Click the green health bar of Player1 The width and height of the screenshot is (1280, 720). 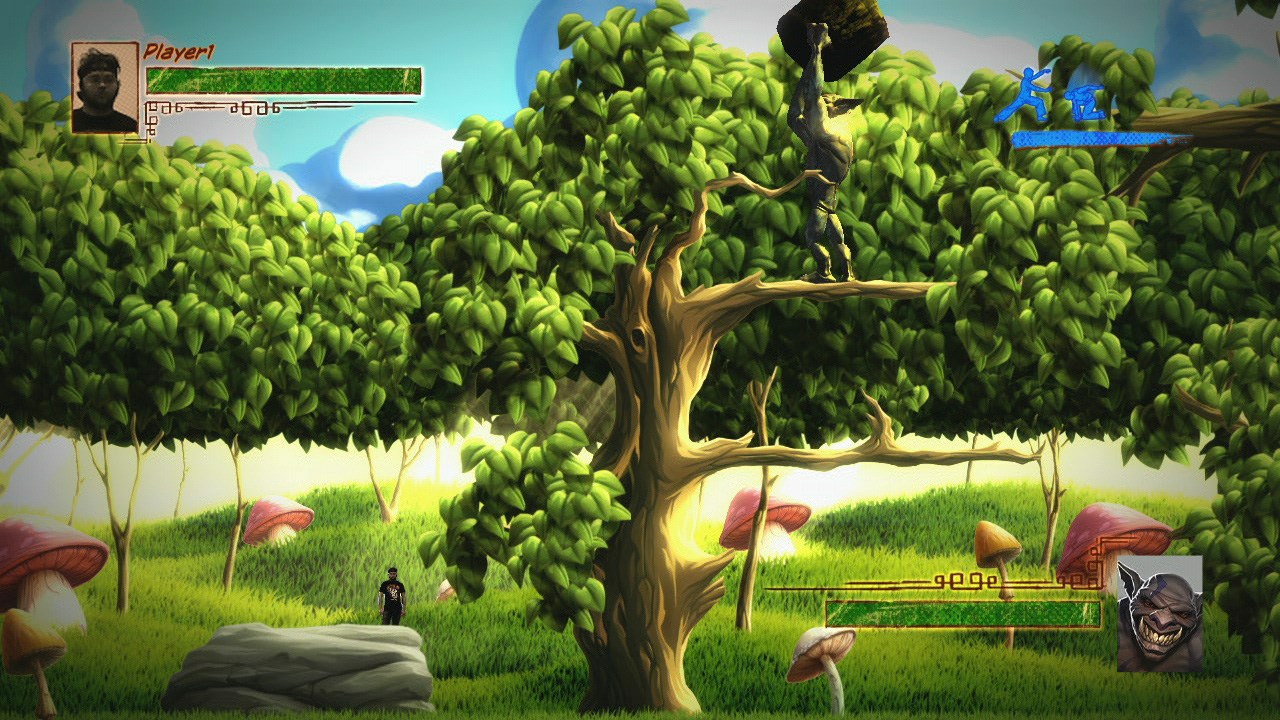[290, 78]
